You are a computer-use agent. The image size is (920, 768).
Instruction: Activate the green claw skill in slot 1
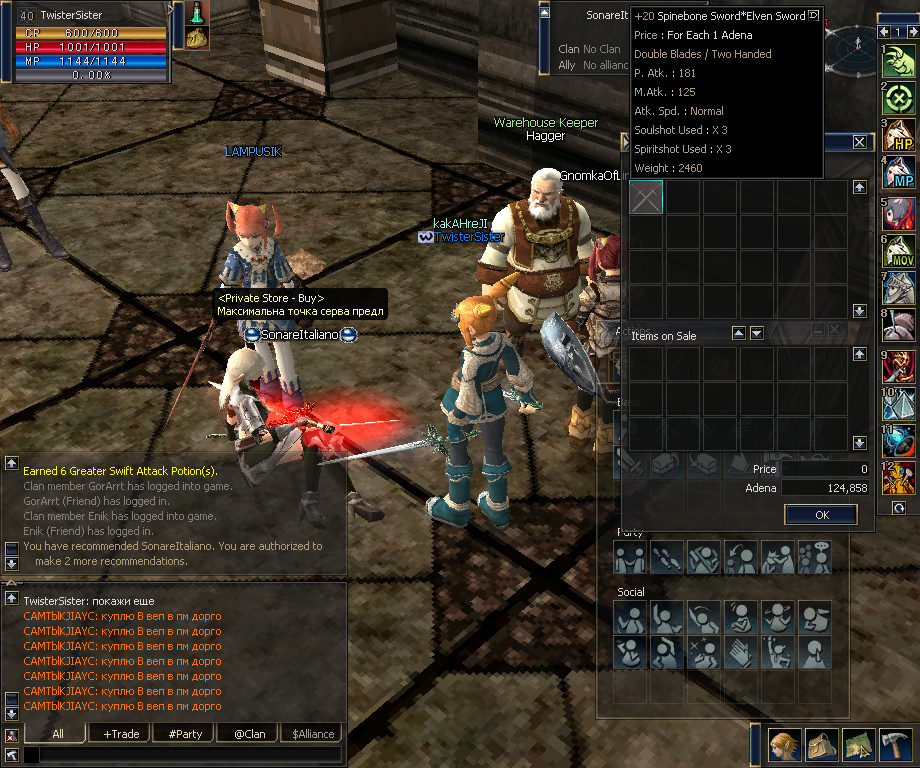click(x=899, y=62)
